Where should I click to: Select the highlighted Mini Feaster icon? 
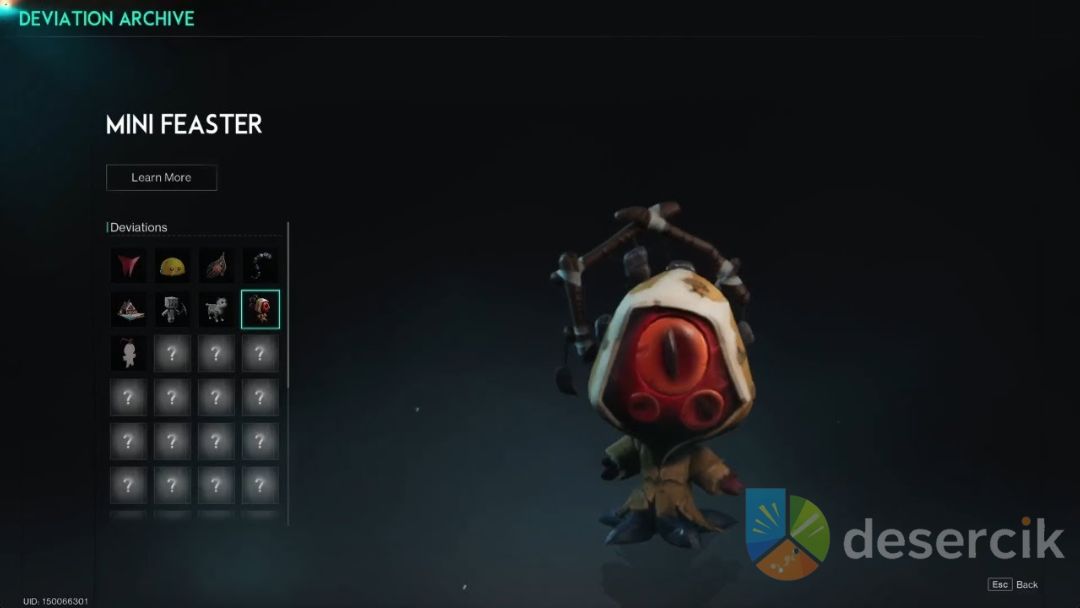[x=260, y=310]
